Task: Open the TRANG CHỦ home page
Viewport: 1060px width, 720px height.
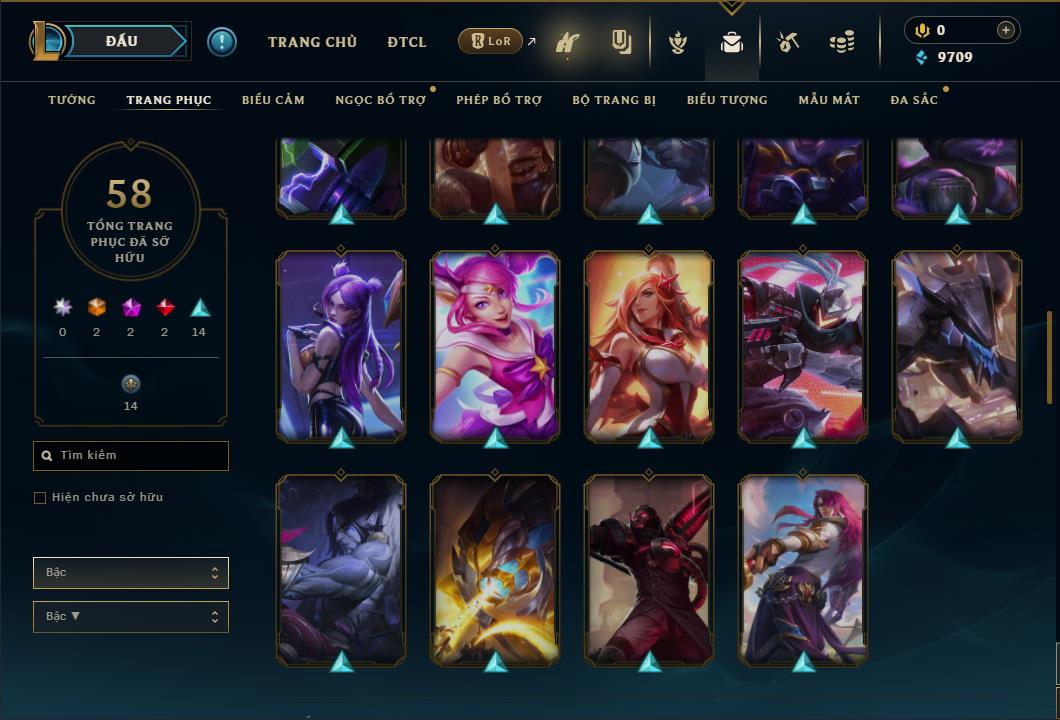Action: (x=312, y=42)
